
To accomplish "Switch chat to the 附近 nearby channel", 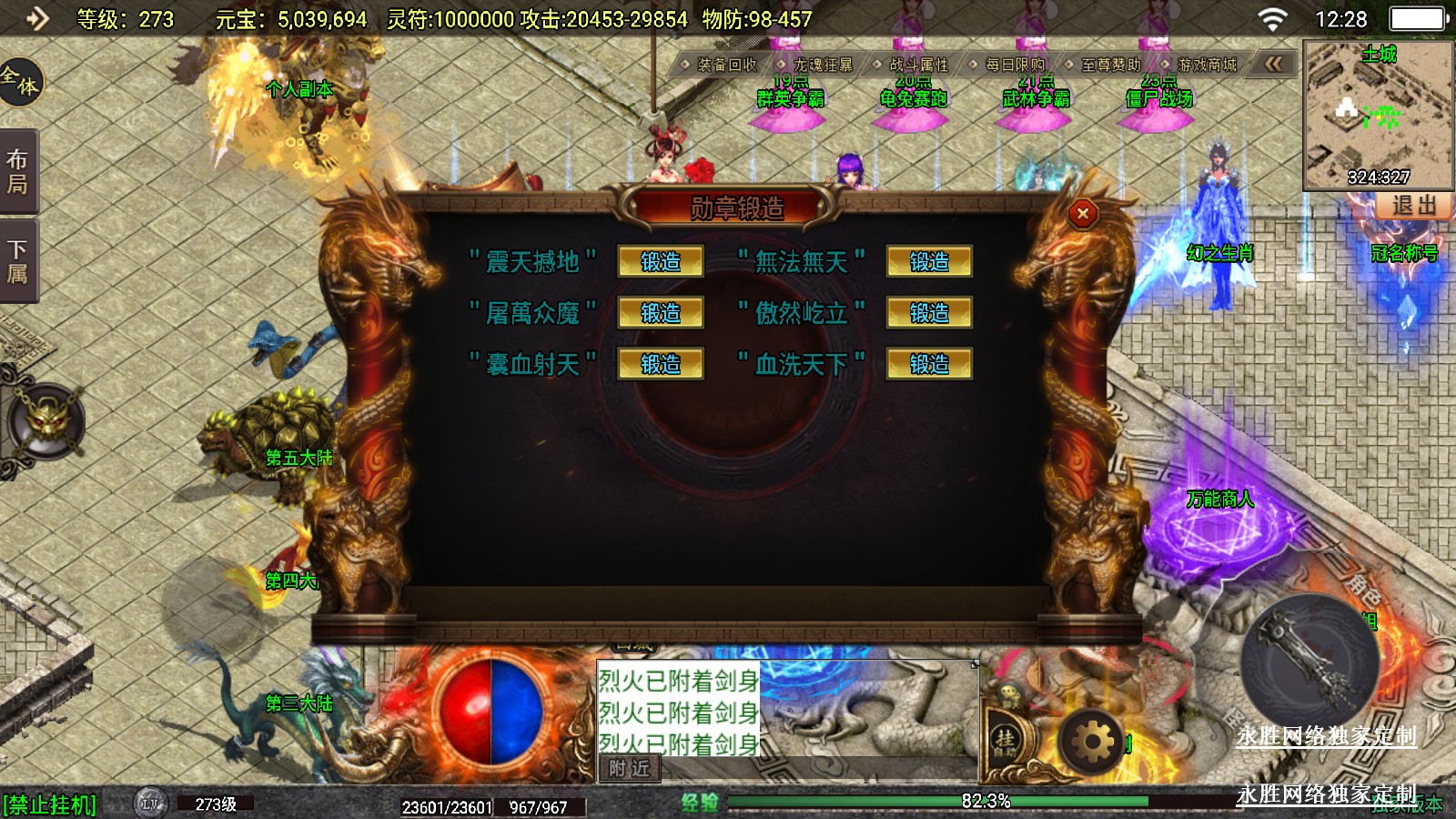I will [x=630, y=769].
